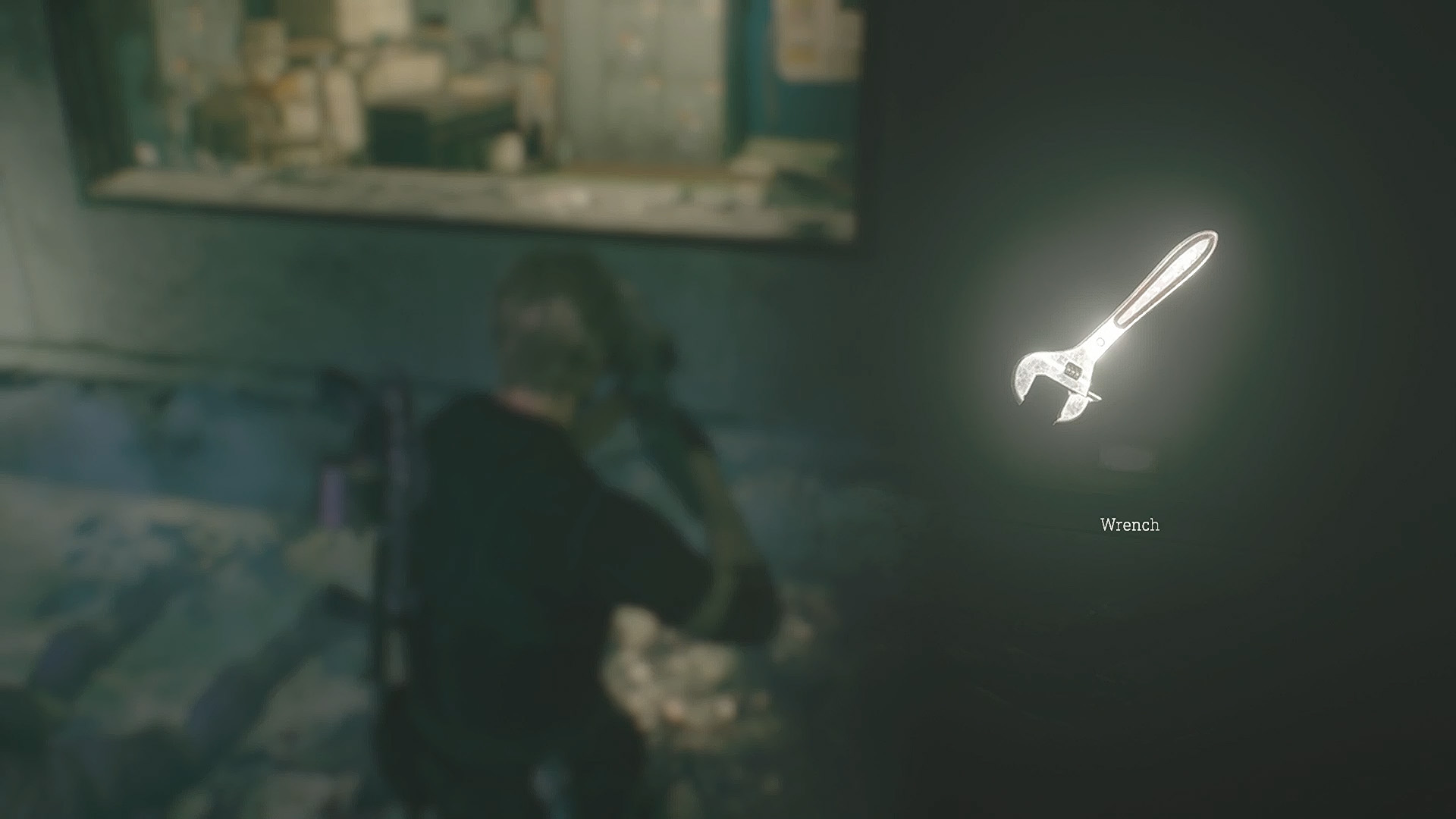1456x819 pixels.
Task: Click the wrench handle's oval cutout
Action: click(1163, 281)
